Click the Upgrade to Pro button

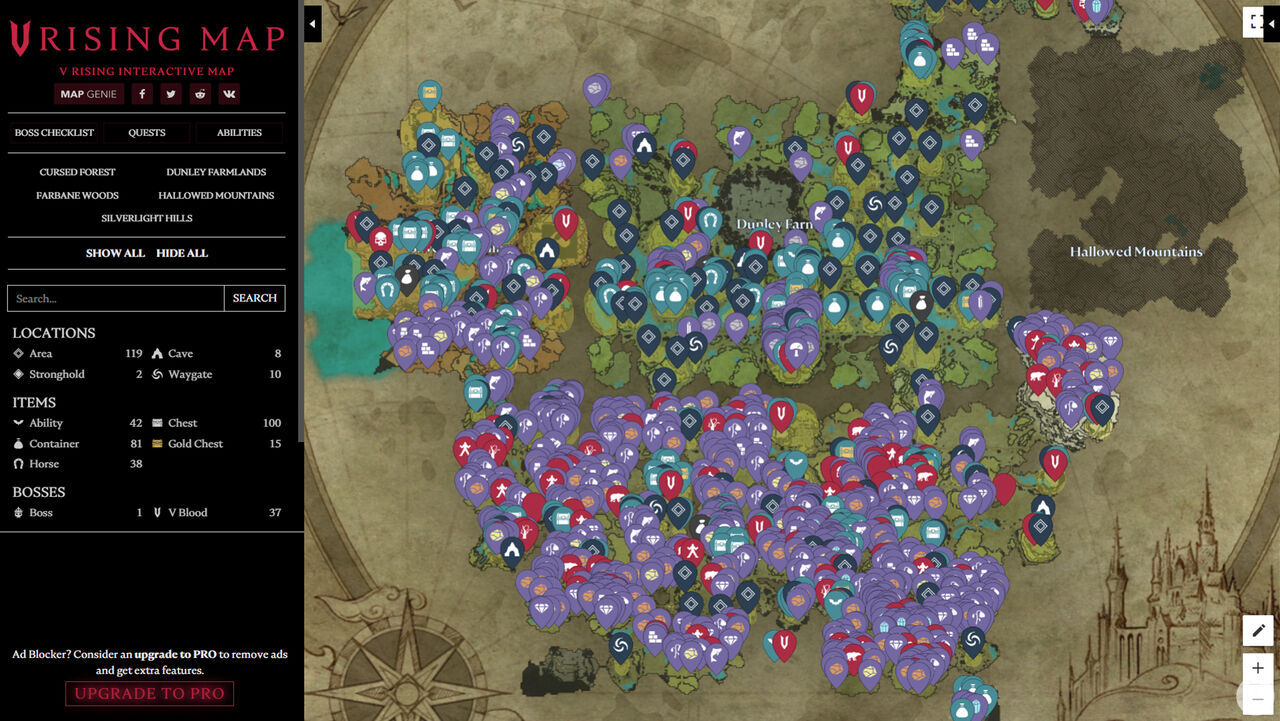(149, 693)
